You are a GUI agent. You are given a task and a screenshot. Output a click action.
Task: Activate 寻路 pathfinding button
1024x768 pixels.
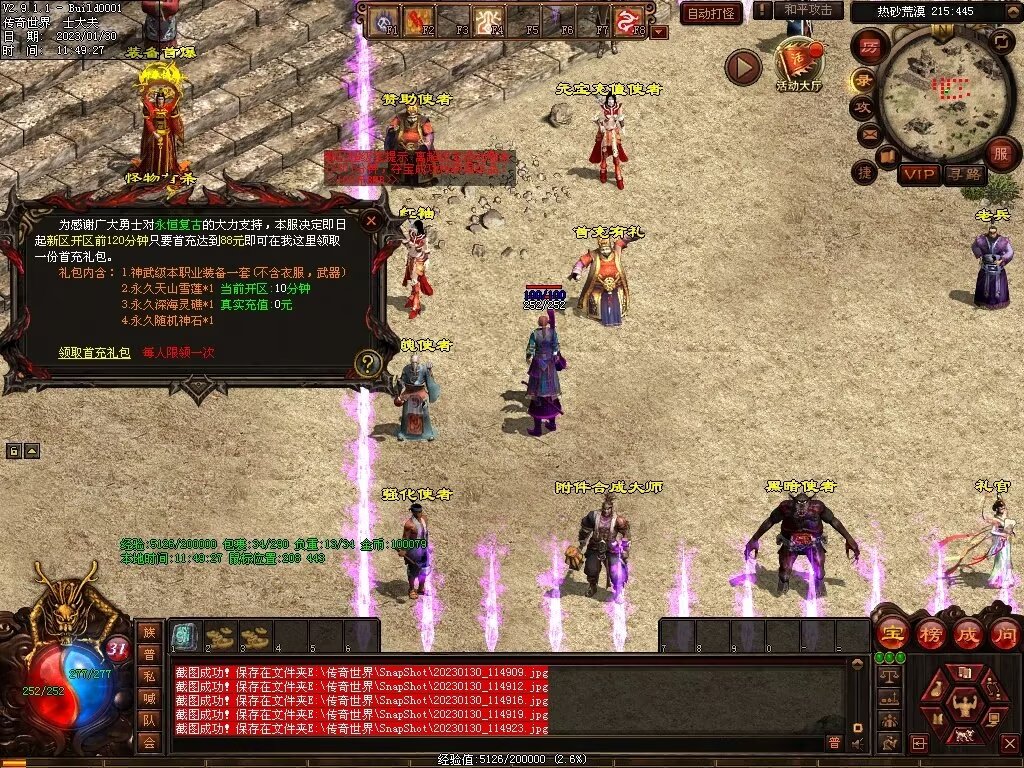(x=965, y=174)
